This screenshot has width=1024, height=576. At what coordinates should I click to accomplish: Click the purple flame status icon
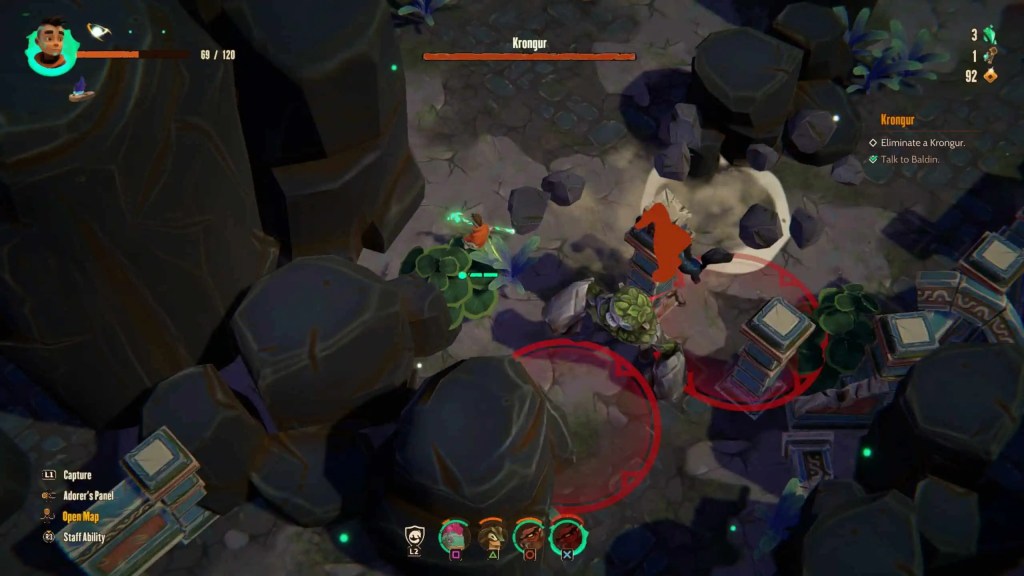point(81,91)
